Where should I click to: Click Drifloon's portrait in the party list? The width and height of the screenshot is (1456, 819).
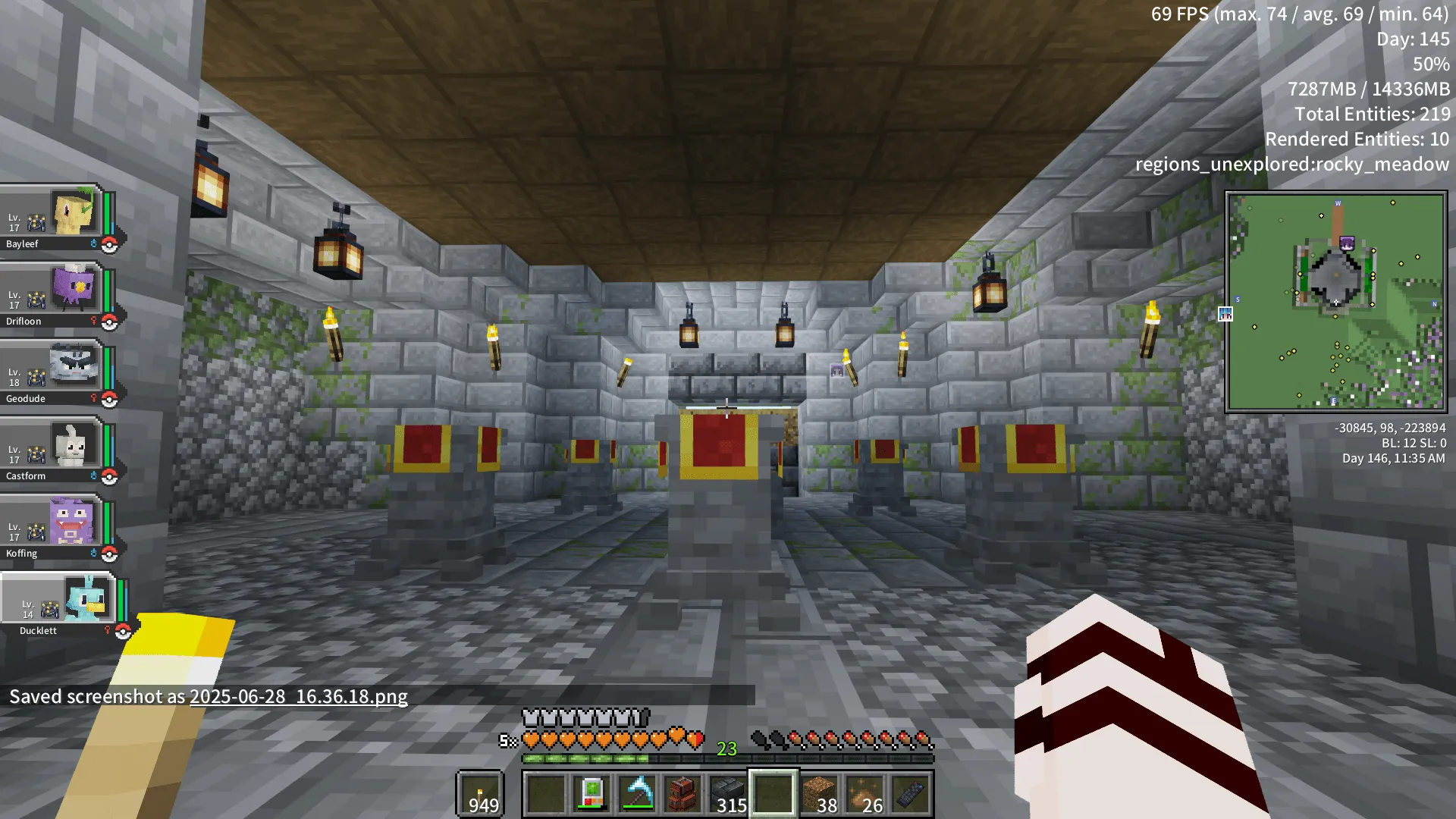pos(74,293)
